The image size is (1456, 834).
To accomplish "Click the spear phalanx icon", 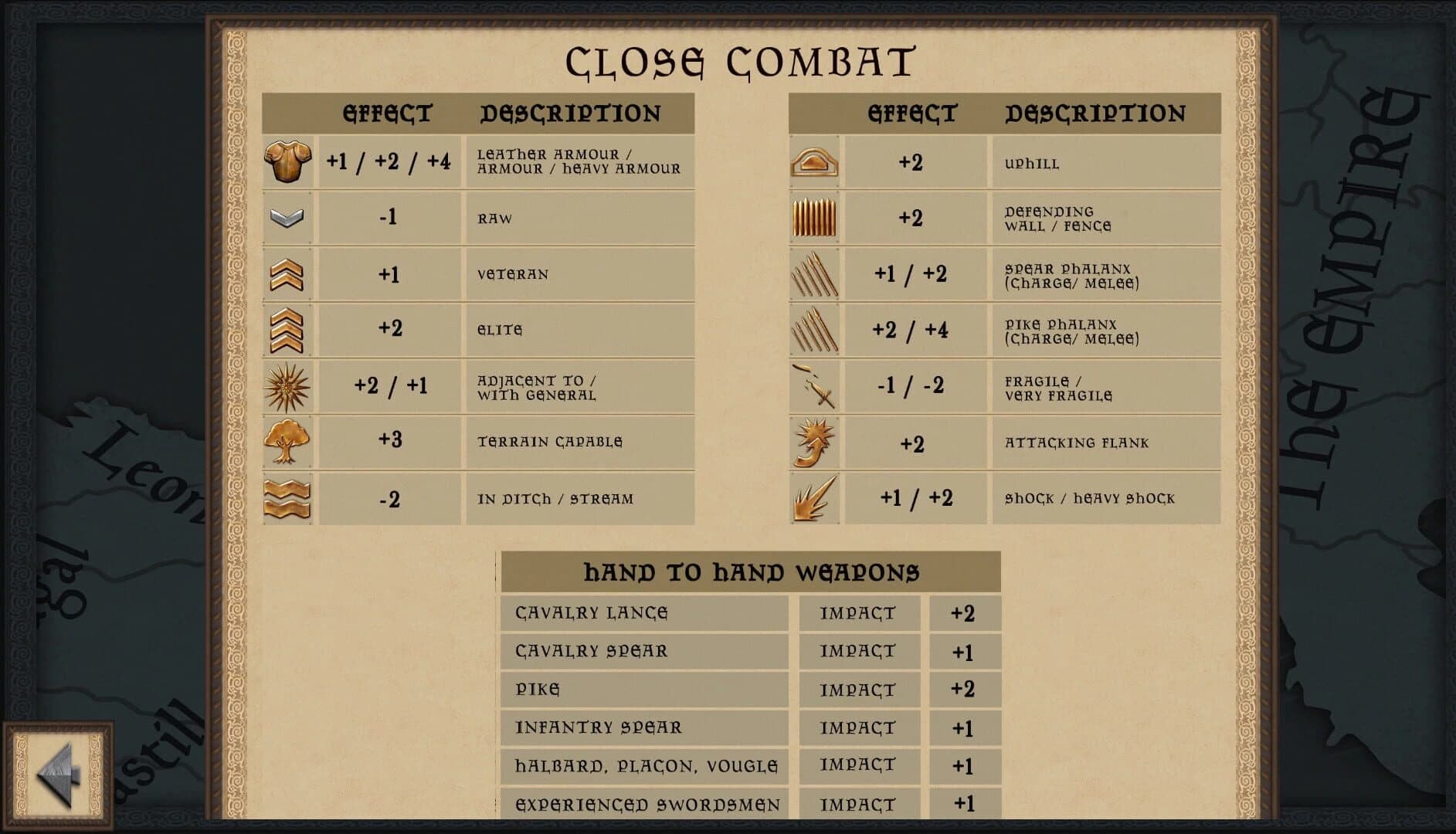I will [815, 274].
